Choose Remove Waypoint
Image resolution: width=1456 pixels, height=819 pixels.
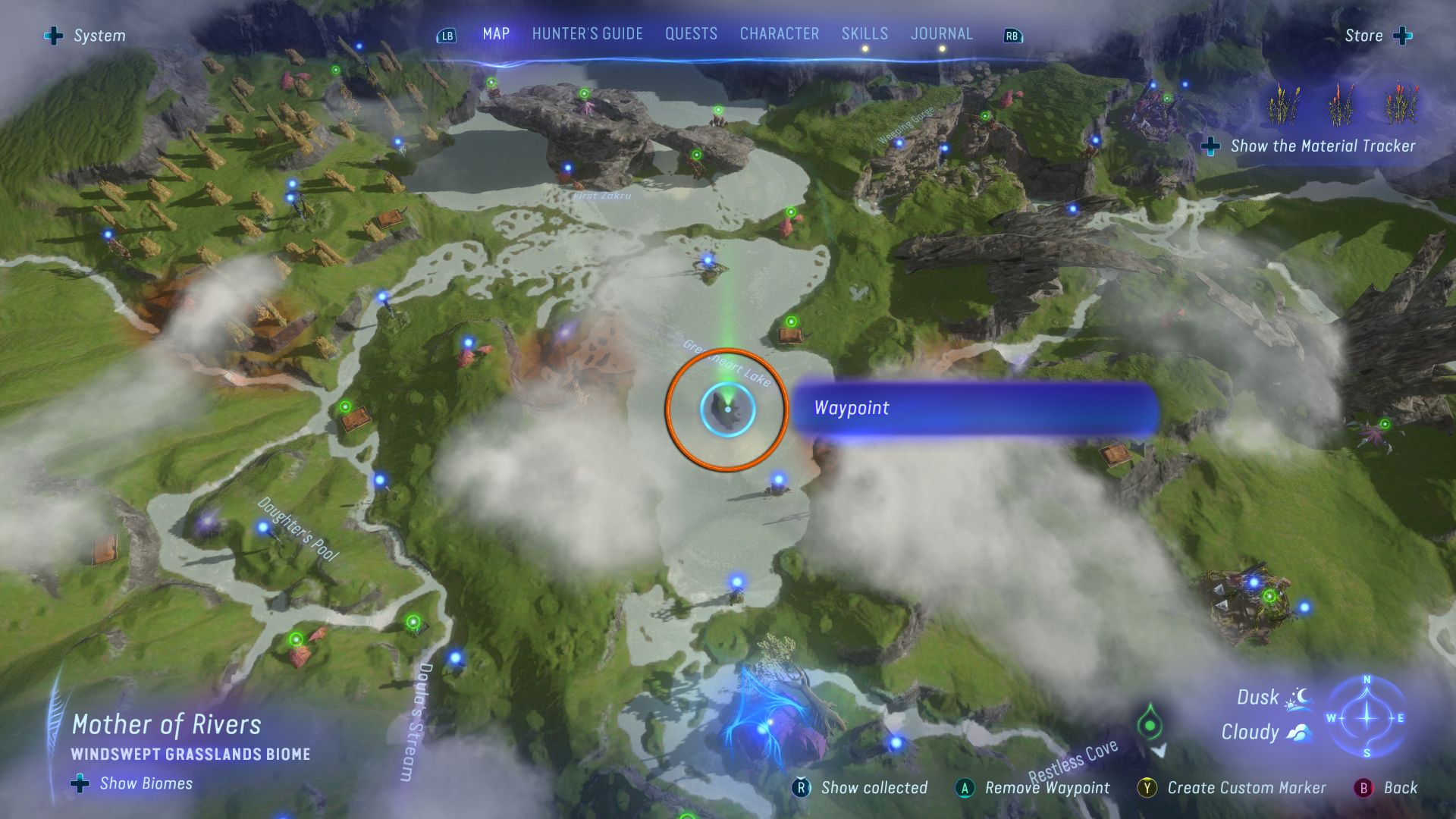(1033, 788)
